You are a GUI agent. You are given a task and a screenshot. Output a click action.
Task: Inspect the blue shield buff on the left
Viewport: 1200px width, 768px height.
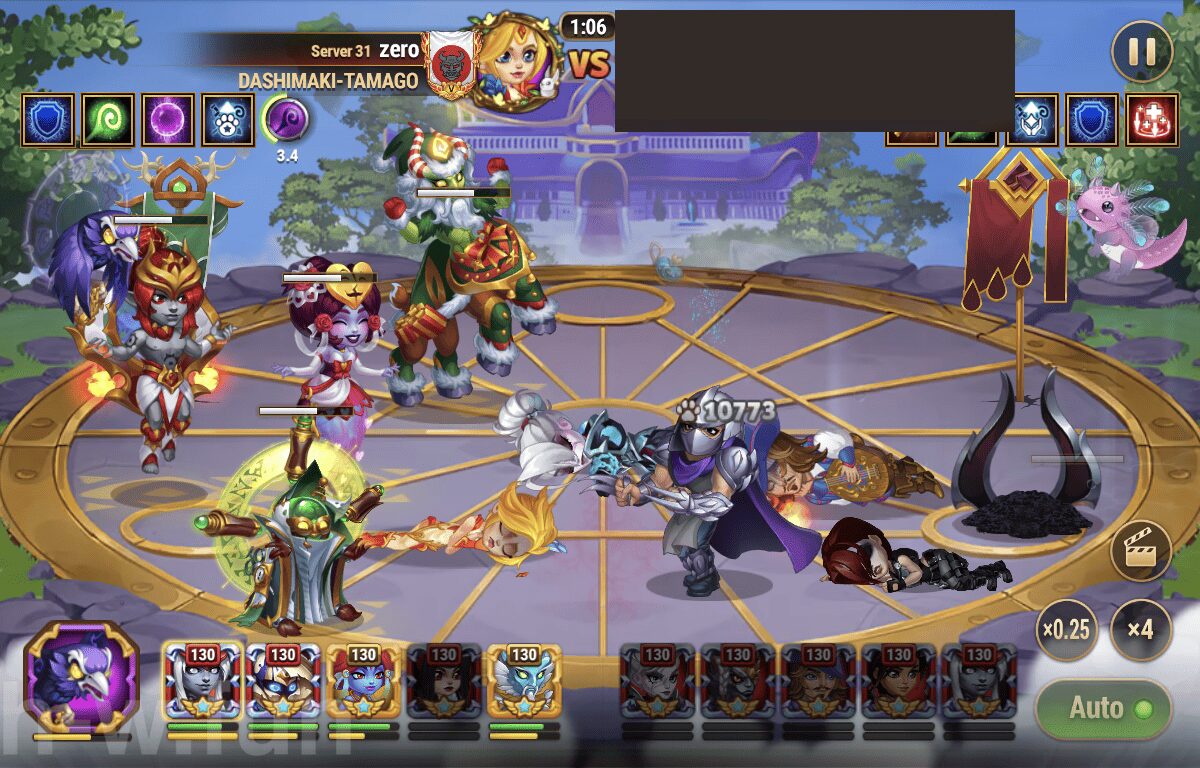pos(49,120)
